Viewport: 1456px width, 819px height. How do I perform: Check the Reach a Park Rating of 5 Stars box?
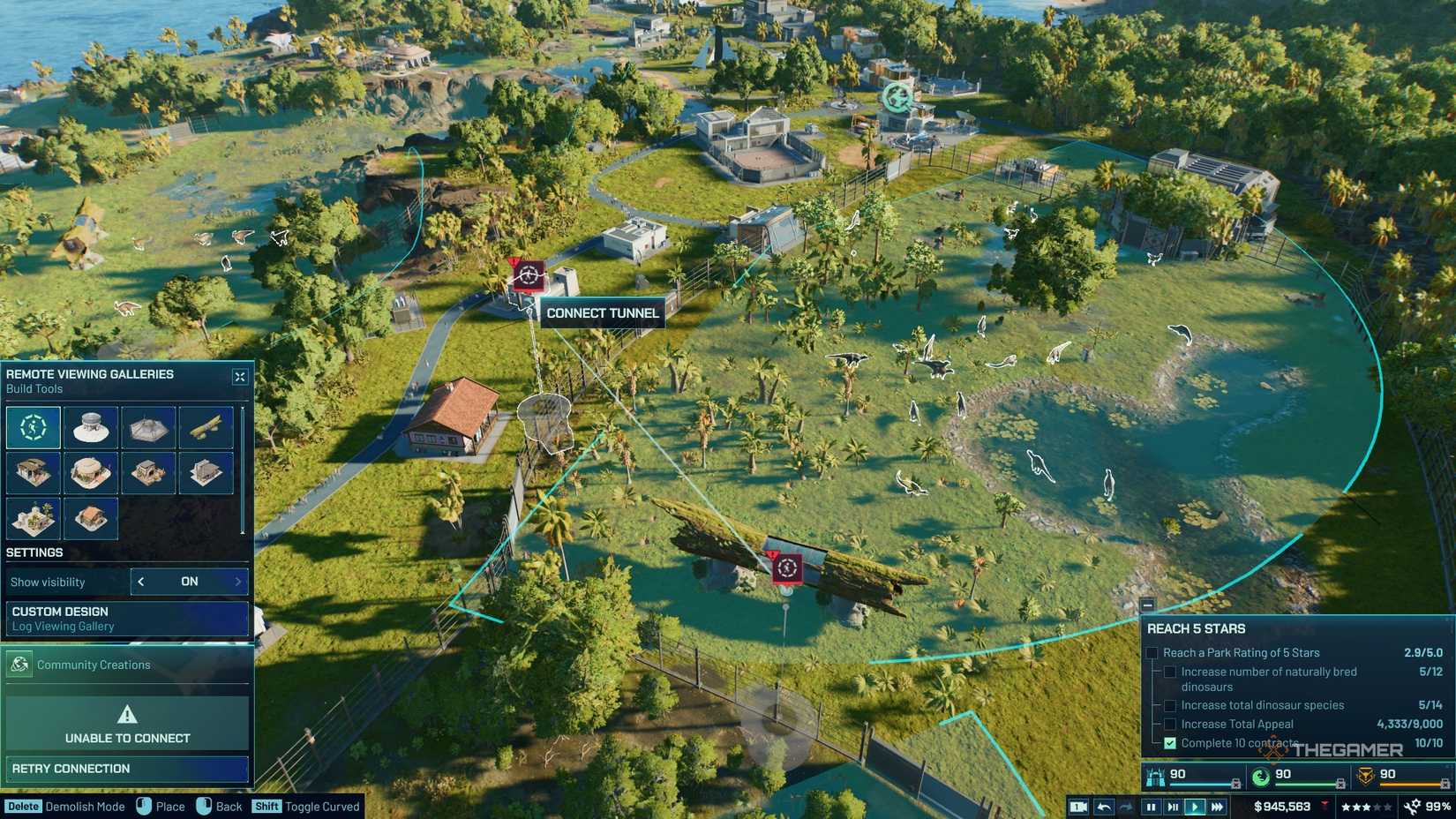[x=1152, y=652]
